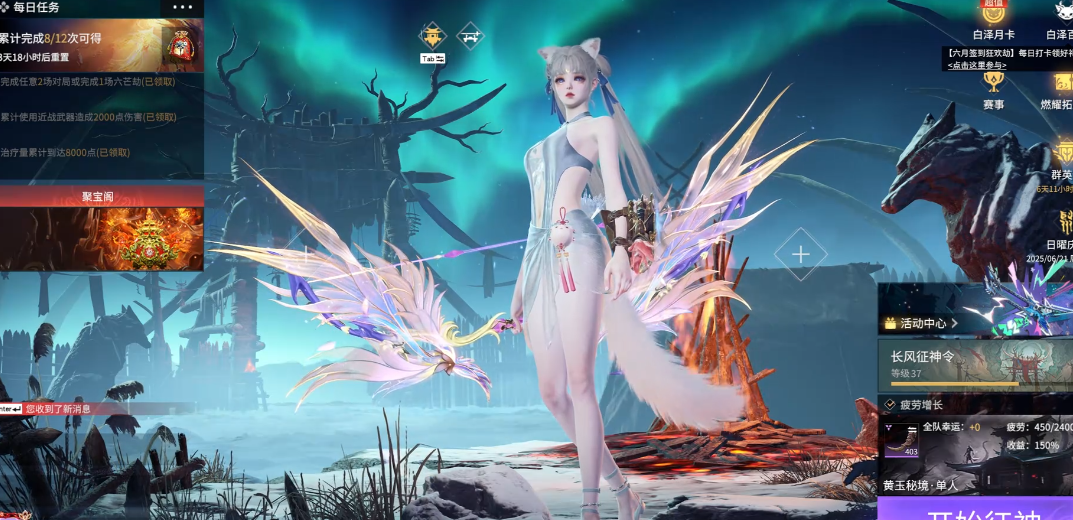1073x520 pixels.
Task: Select the 403 claw item icon
Action: (902, 440)
